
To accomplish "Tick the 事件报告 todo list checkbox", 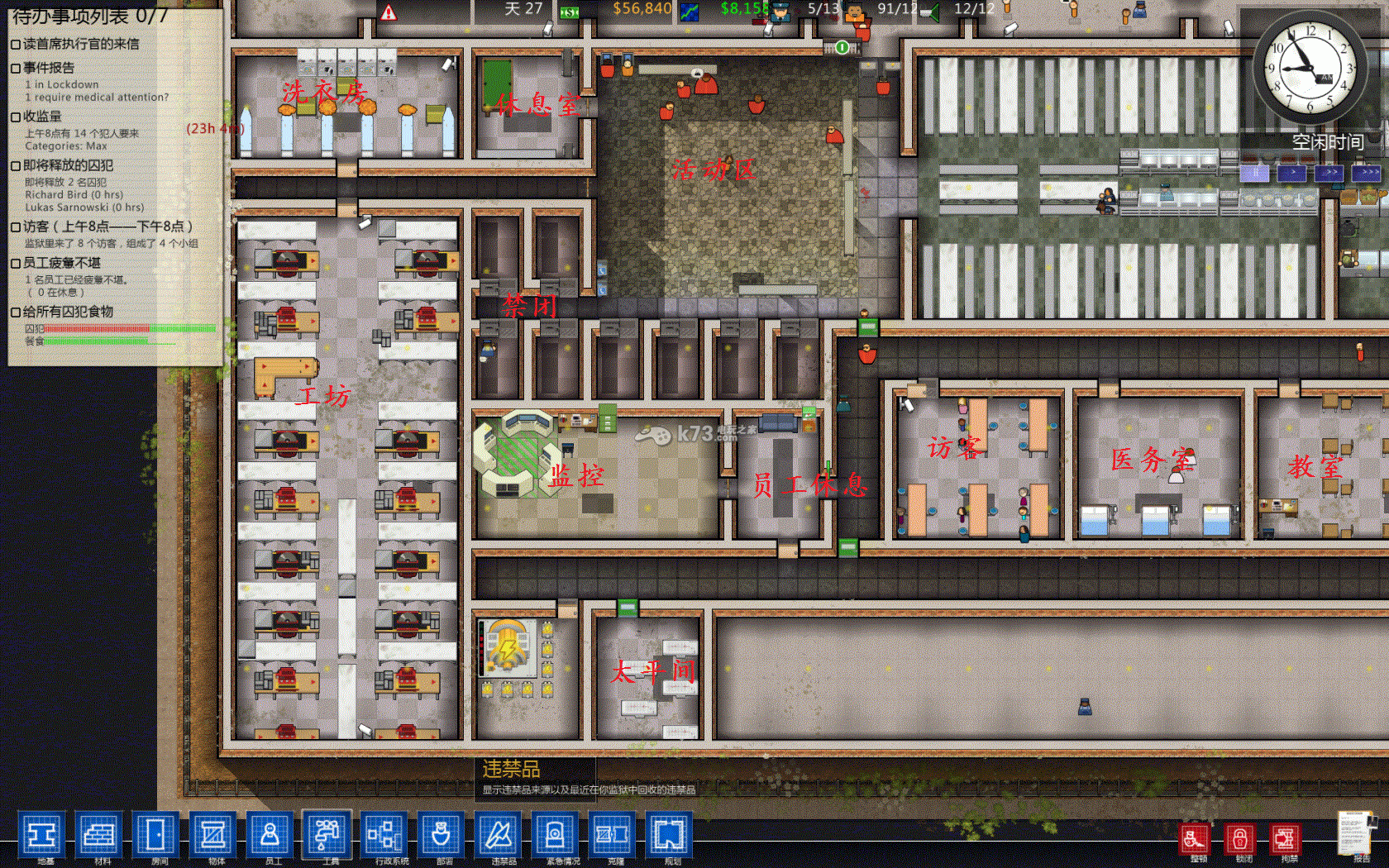I will (x=16, y=69).
